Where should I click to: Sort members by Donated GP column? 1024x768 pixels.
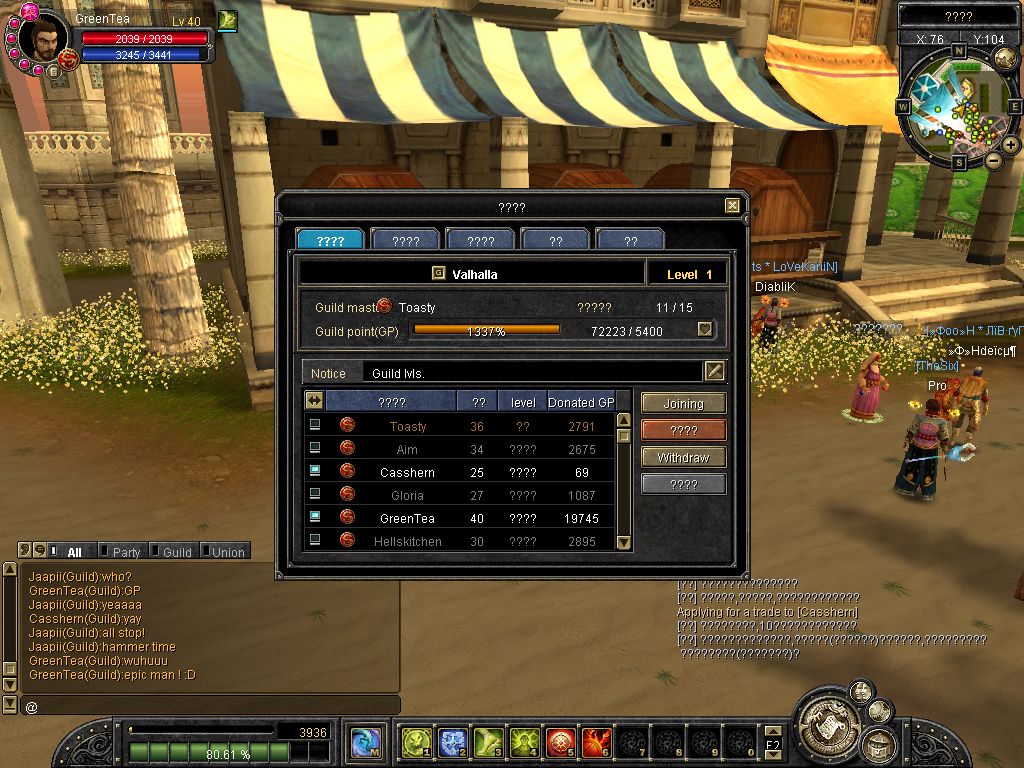pos(580,402)
